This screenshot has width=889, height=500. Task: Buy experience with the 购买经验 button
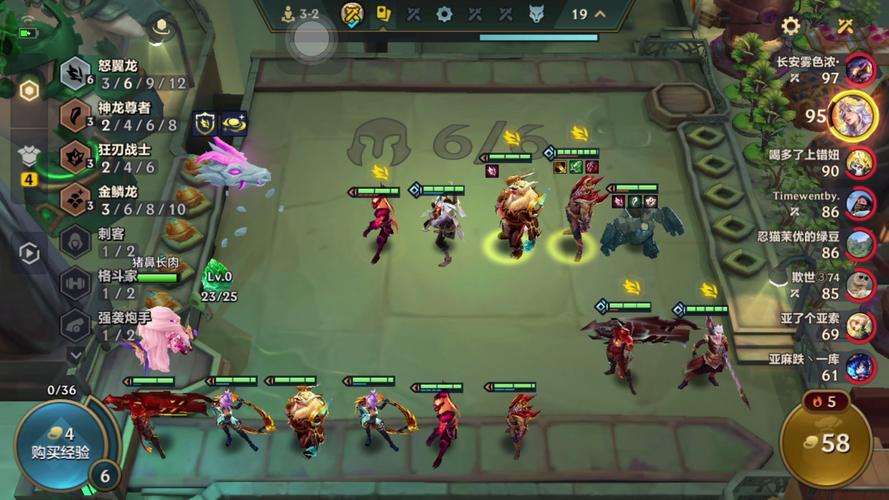click(60, 443)
